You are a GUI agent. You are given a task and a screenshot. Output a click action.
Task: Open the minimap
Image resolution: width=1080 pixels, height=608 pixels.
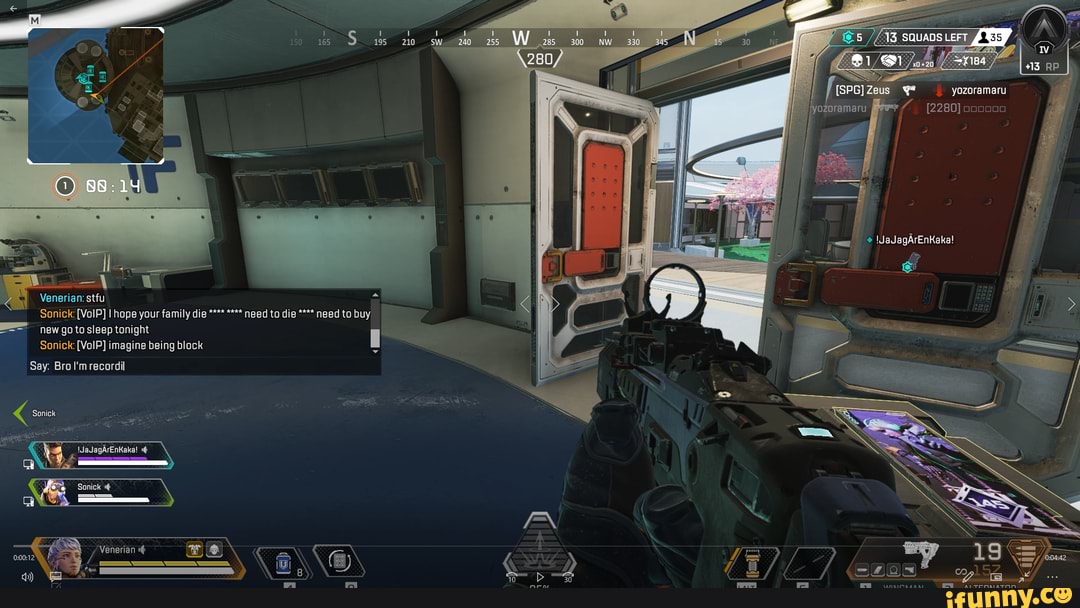point(96,95)
